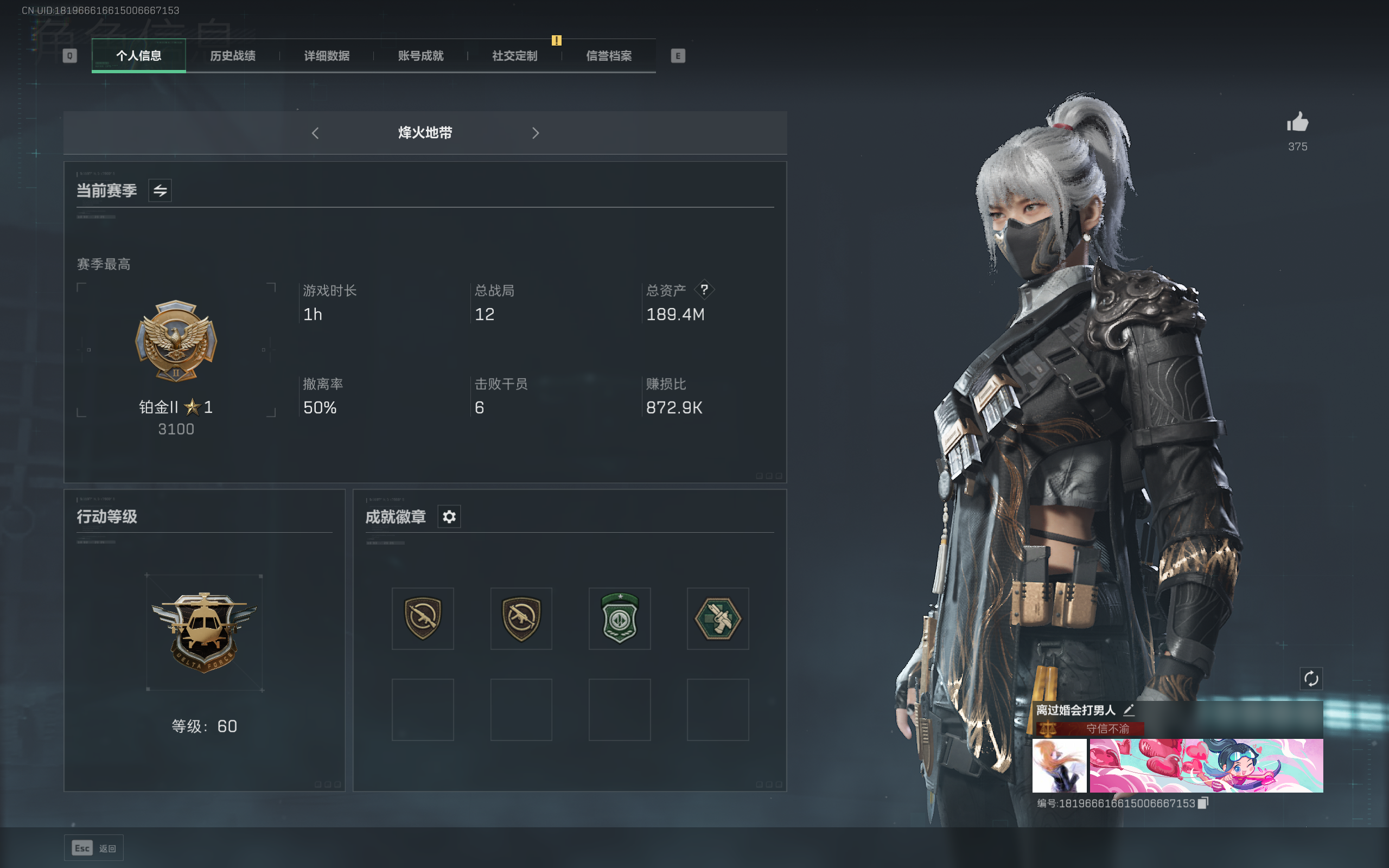
Task: Switch game mode using the right arrow beside 烽火地带
Action: (x=536, y=132)
